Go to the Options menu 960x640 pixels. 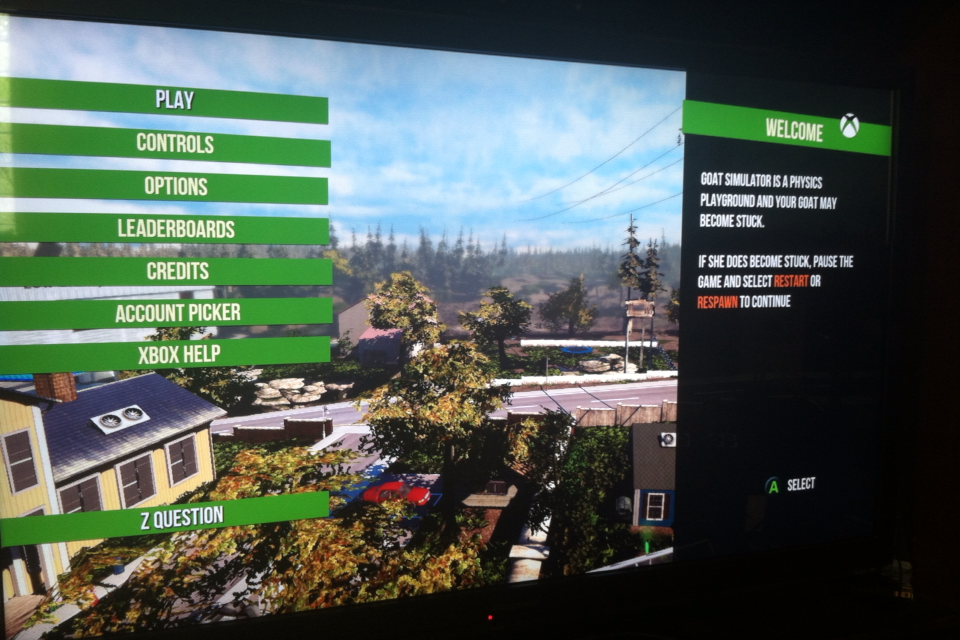click(x=175, y=186)
